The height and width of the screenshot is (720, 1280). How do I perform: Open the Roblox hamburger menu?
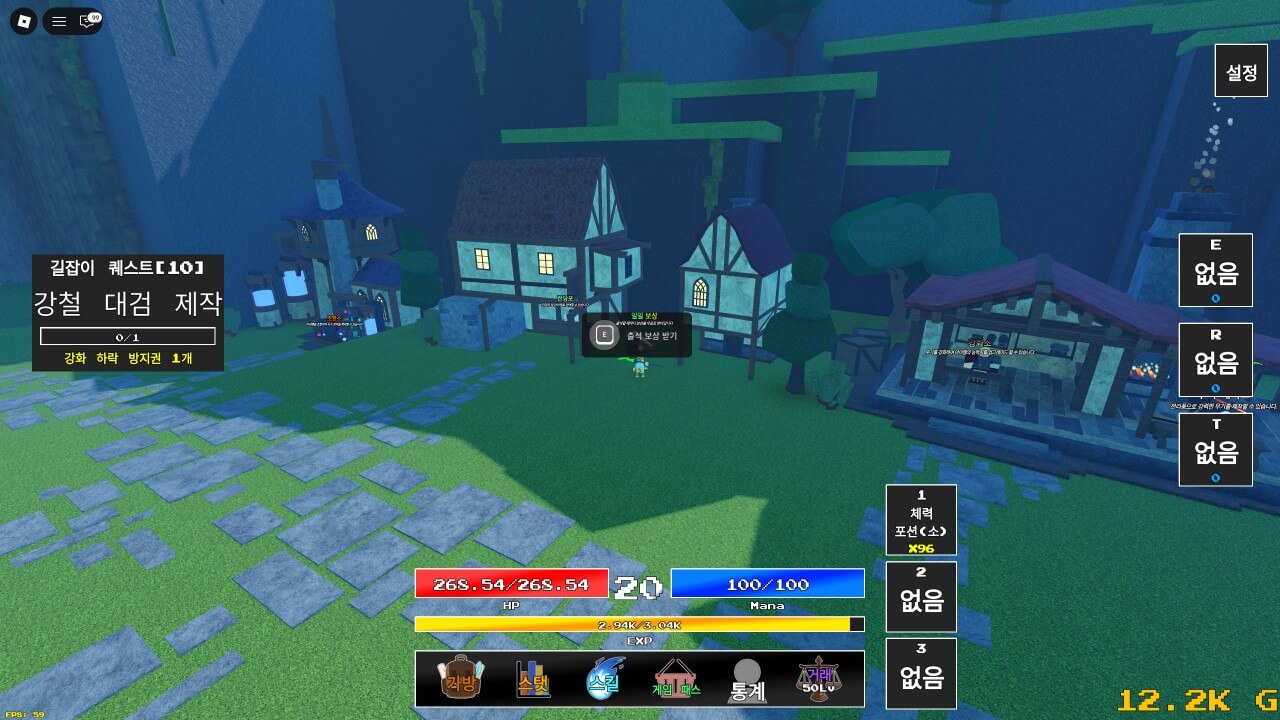[x=58, y=19]
